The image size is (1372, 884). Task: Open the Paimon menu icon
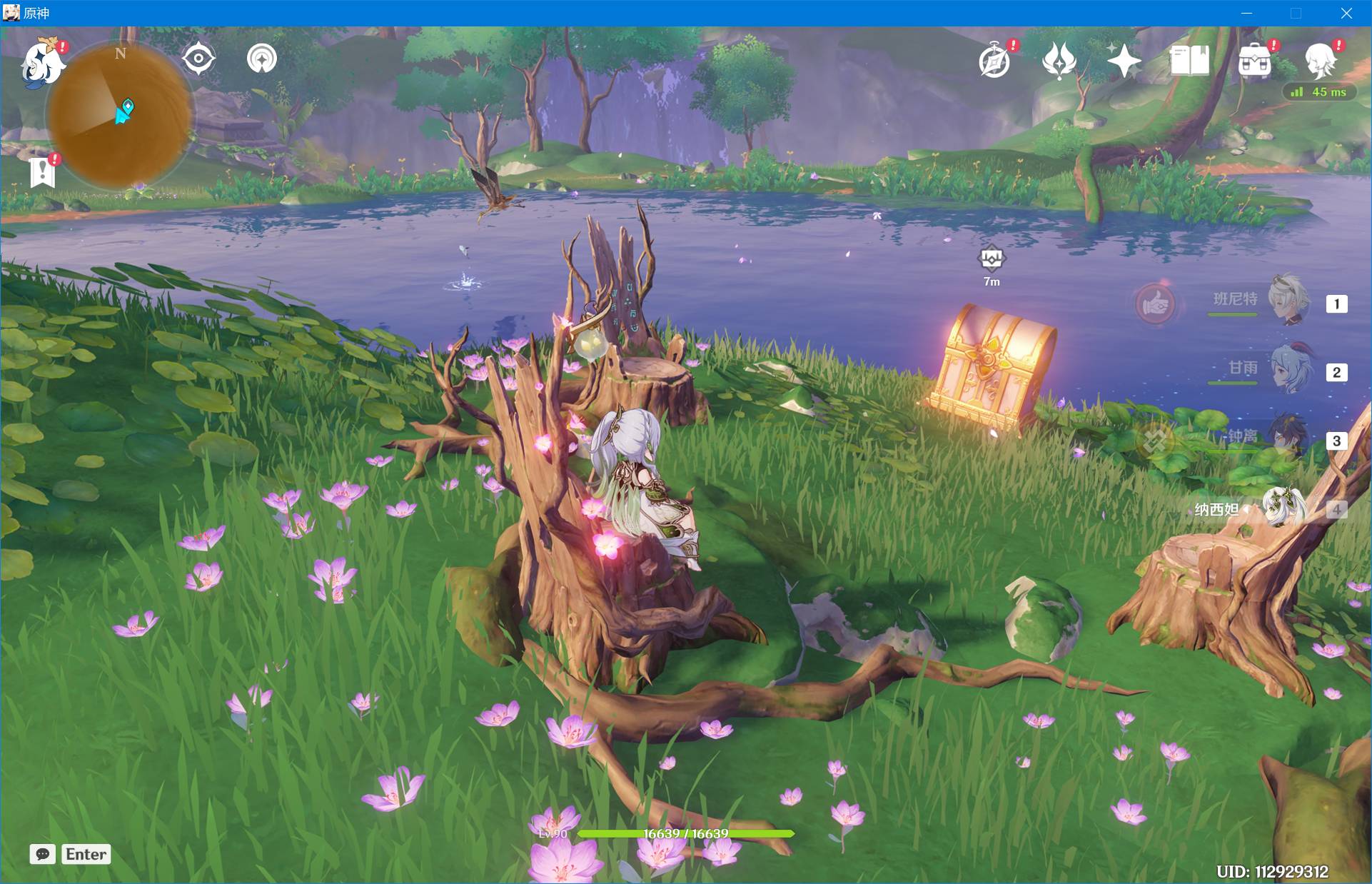(41, 64)
